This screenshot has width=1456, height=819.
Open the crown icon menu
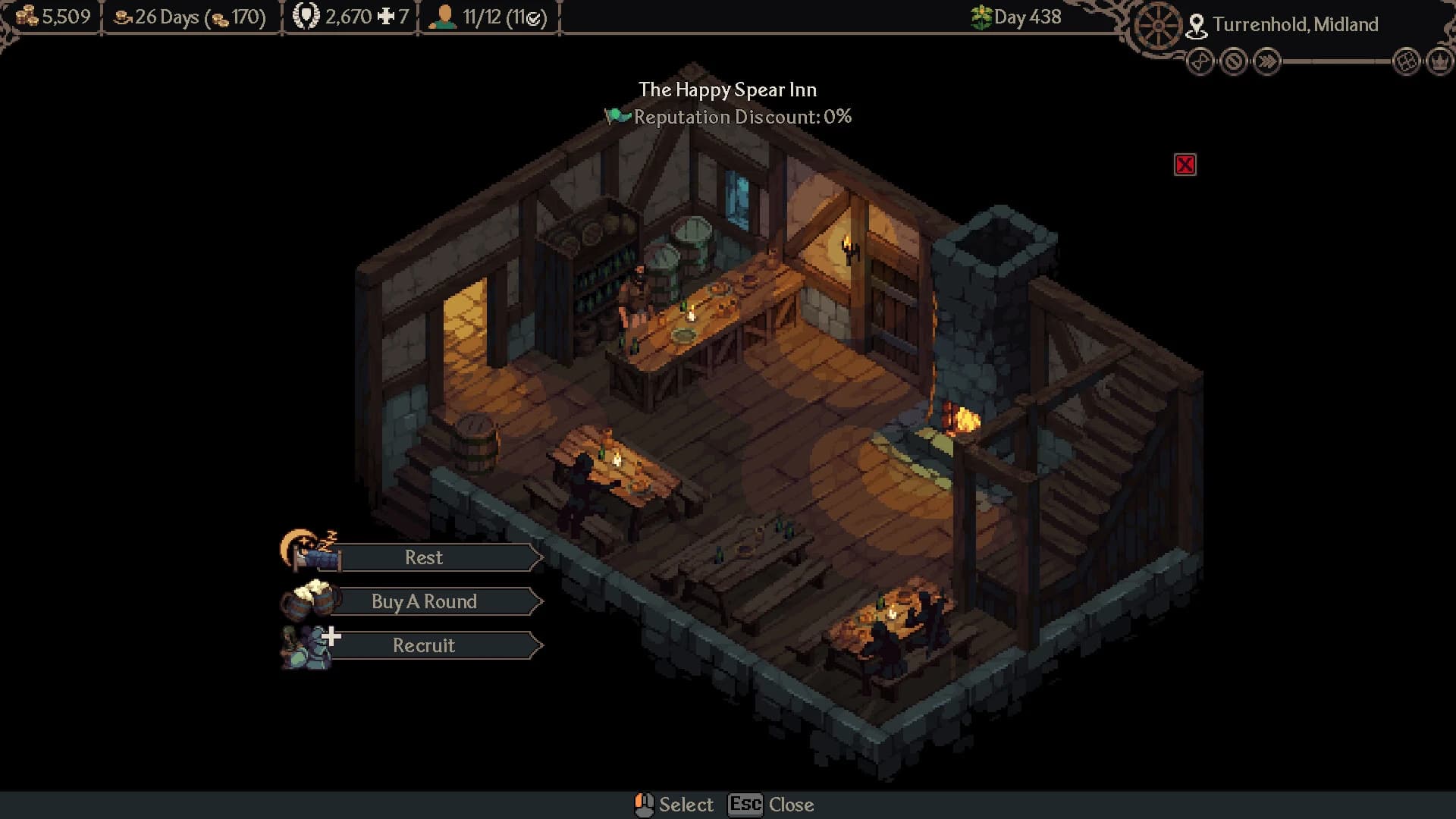1440,61
